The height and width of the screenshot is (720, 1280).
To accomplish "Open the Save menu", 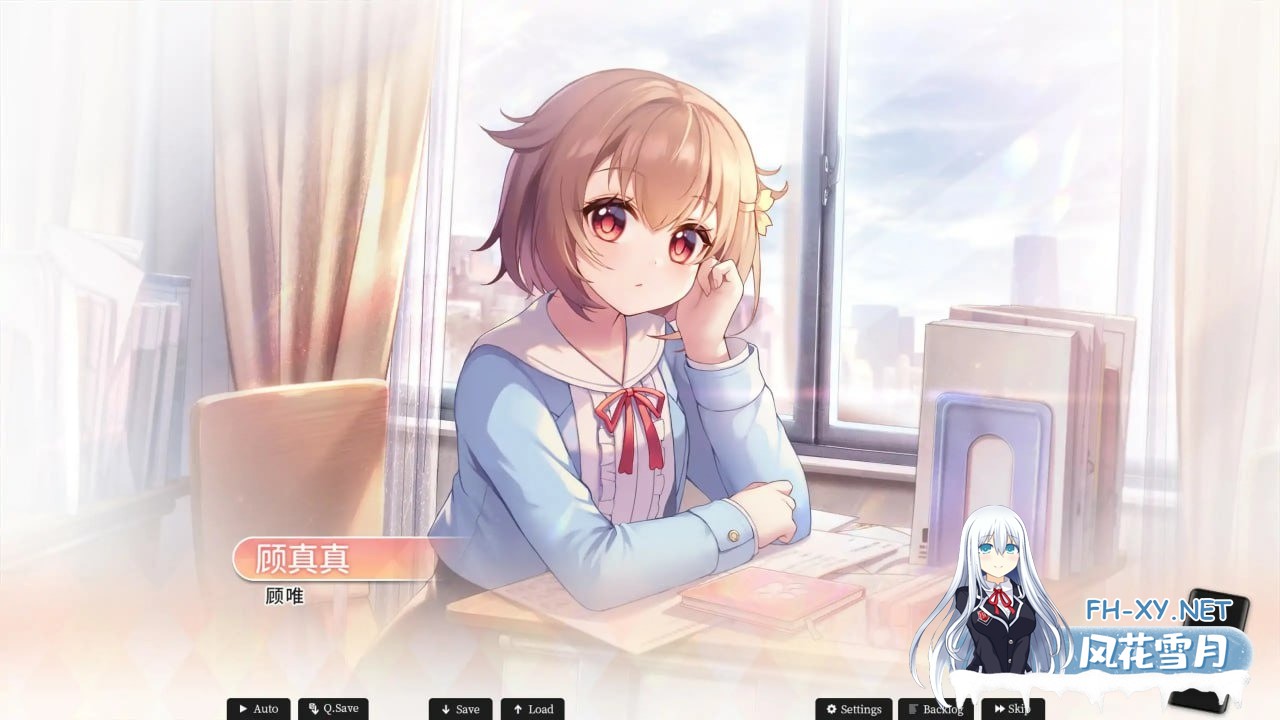I will click(x=460, y=709).
